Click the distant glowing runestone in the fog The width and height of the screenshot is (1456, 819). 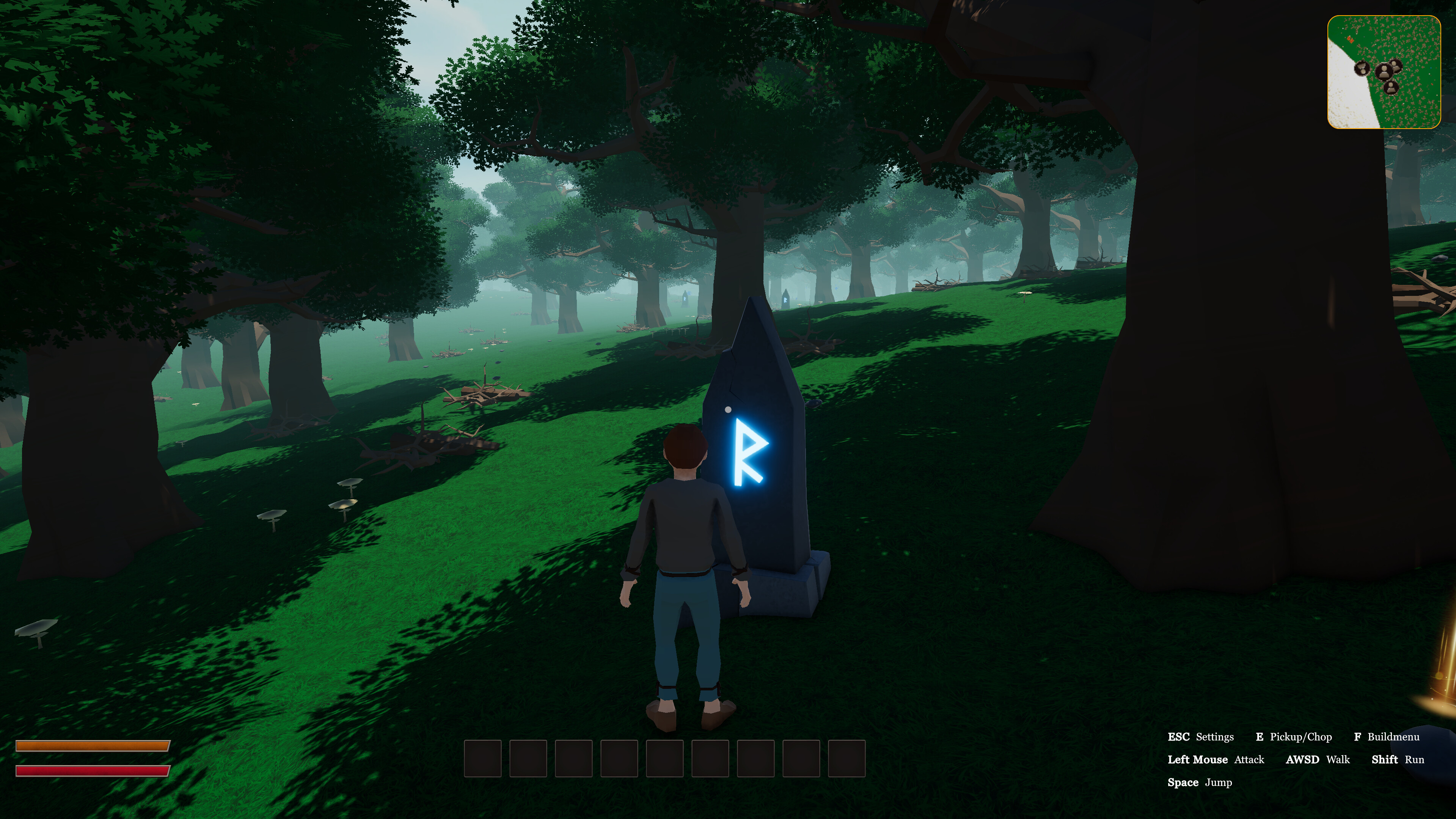pyautogui.click(x=786, y=300)
